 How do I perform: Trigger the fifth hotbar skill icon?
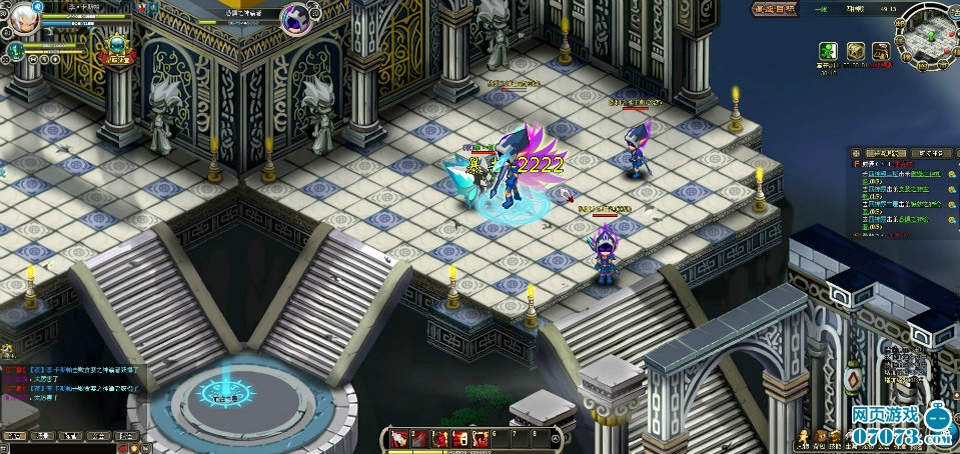480,438
